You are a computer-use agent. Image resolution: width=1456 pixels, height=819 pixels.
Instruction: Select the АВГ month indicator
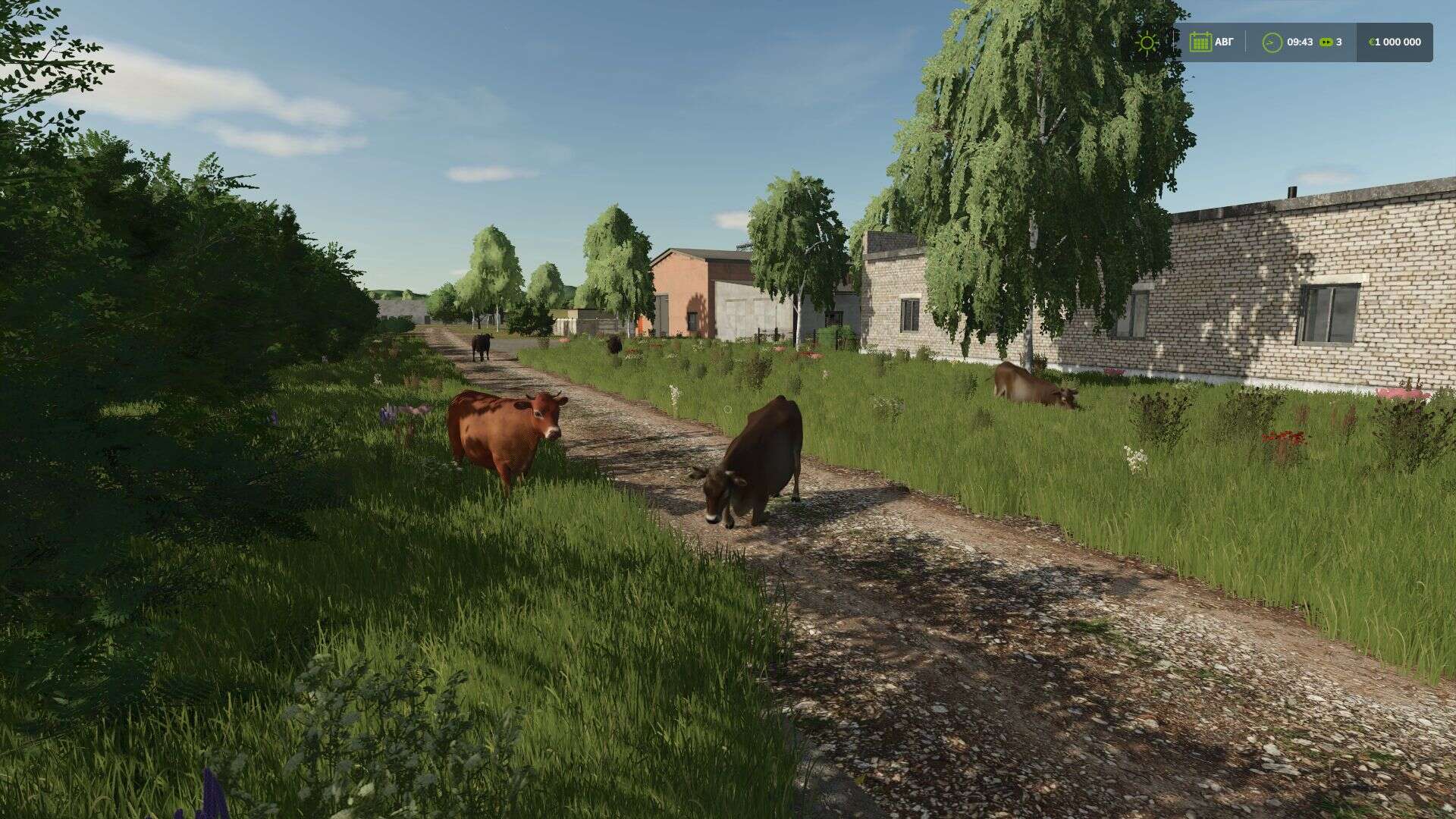(1223, 42)
